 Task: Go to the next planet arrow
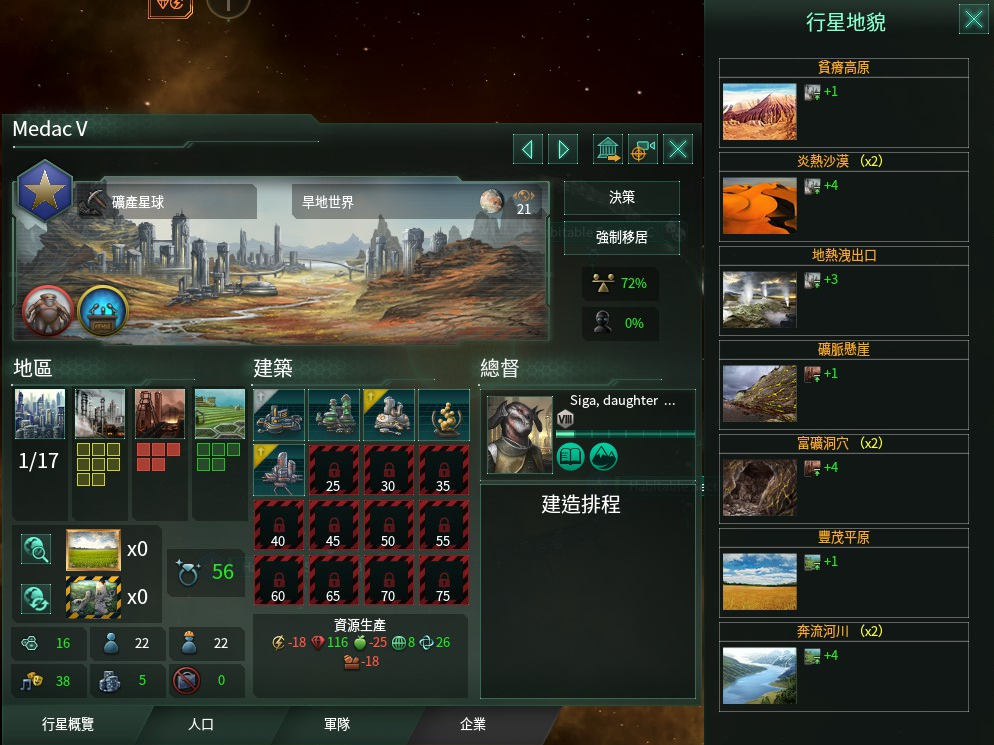(x=564, y=150)
